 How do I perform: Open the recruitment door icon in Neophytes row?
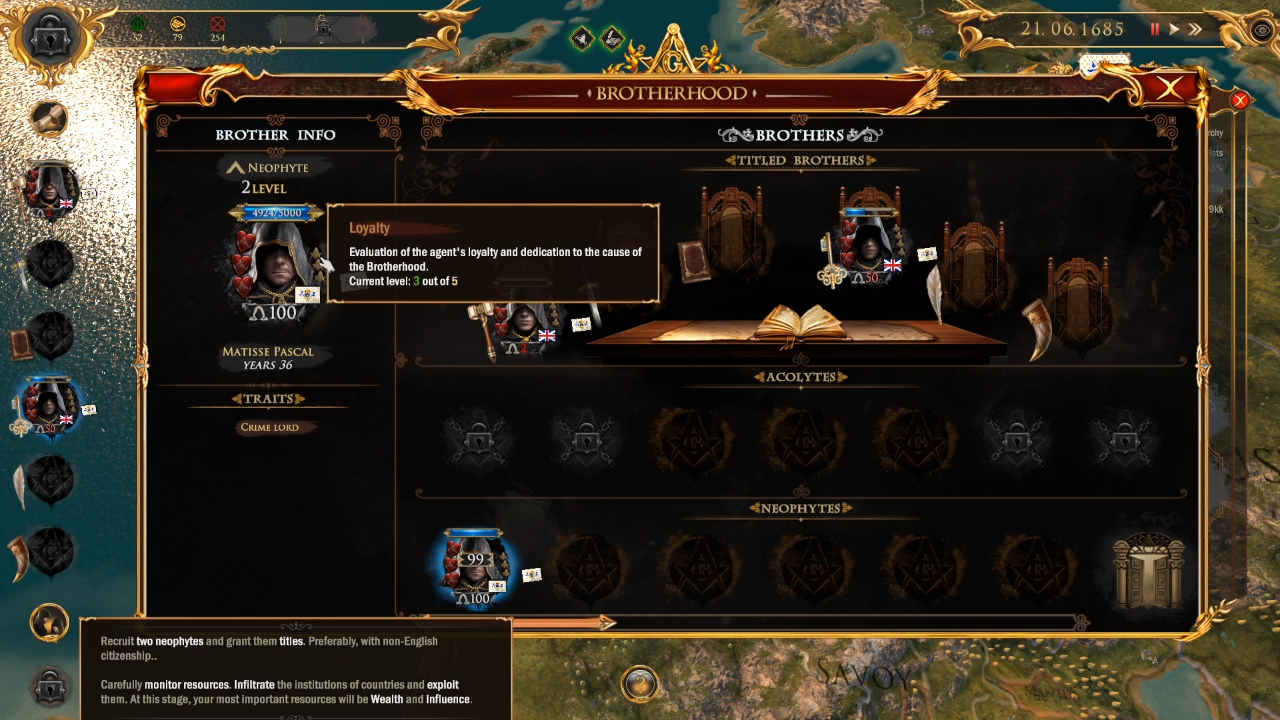click(1147, 571)
